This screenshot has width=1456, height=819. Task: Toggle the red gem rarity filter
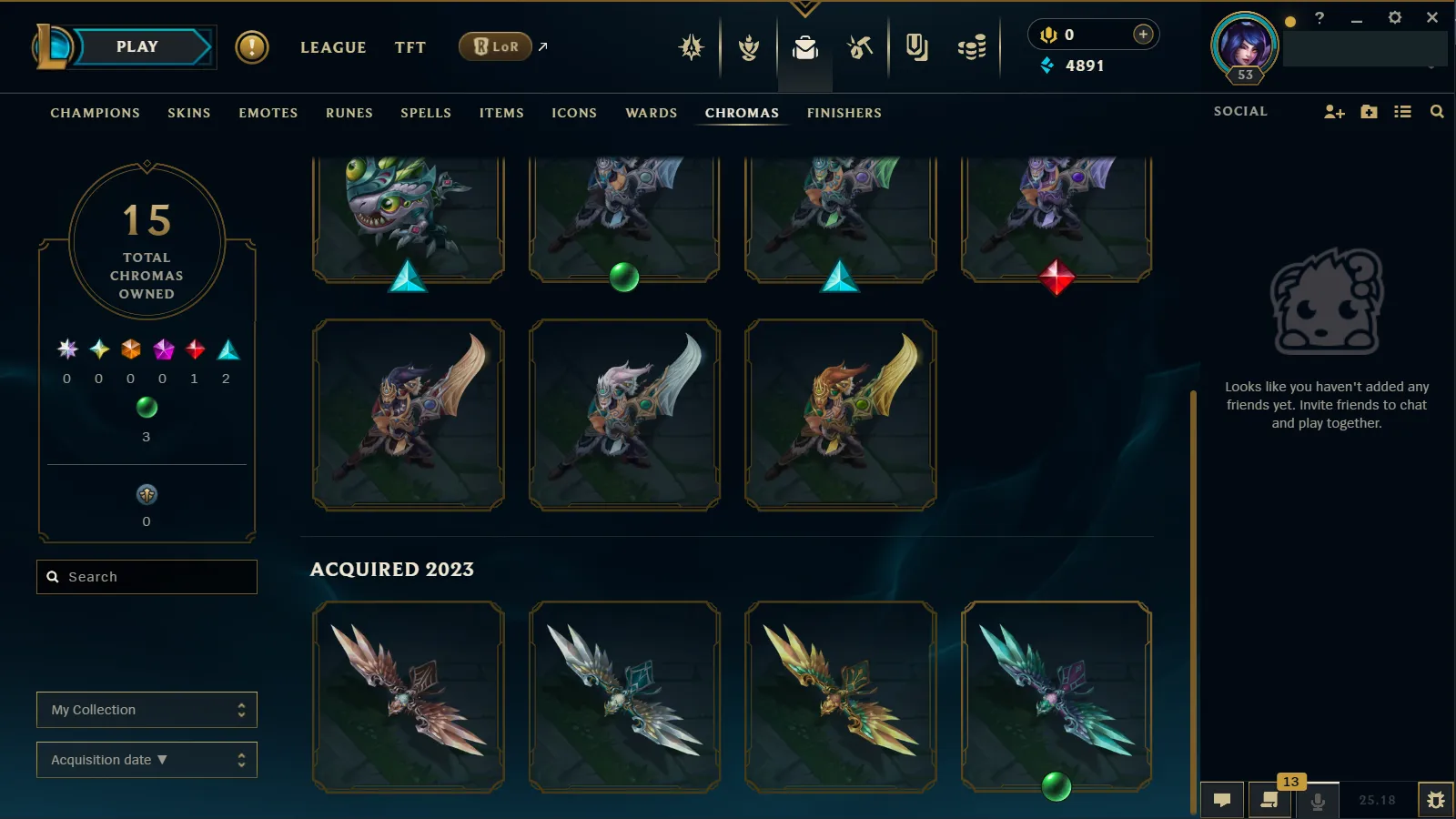pos(194,350)
